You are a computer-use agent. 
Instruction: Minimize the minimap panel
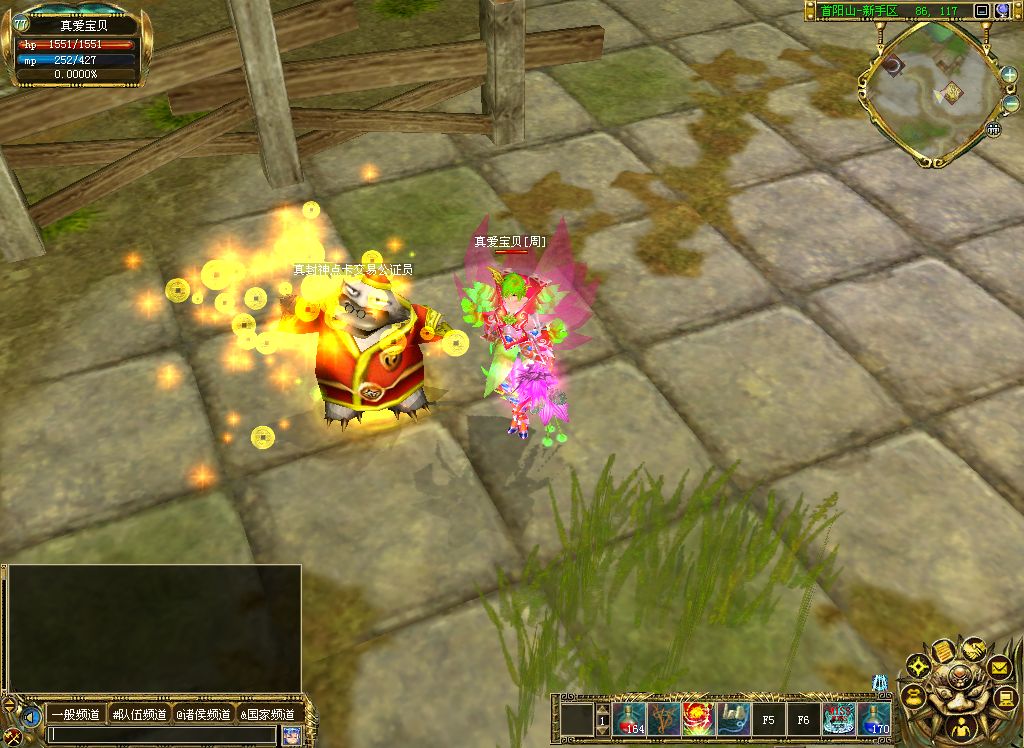point(982,11)
